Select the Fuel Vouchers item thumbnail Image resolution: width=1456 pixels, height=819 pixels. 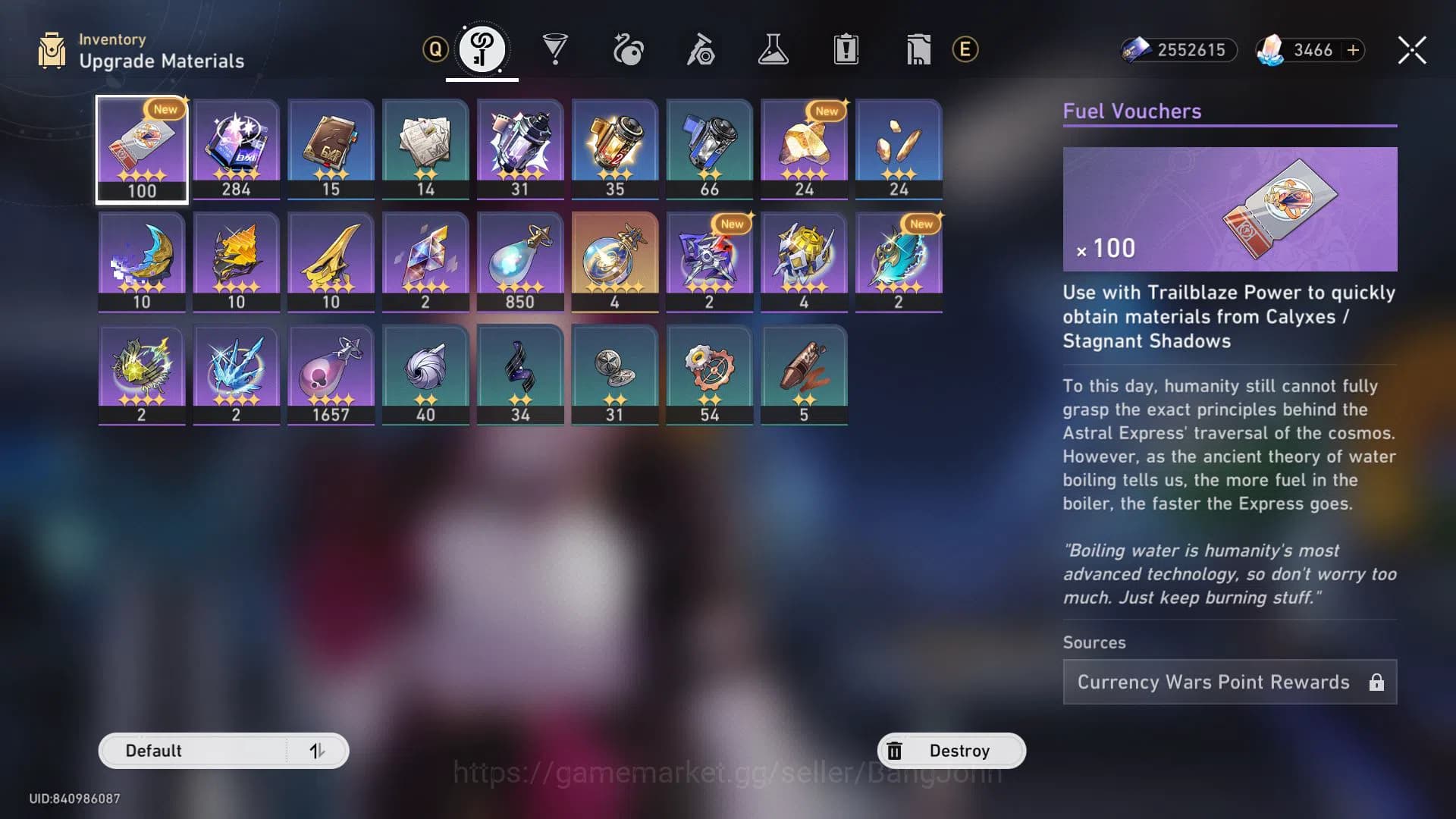(141, 149)
